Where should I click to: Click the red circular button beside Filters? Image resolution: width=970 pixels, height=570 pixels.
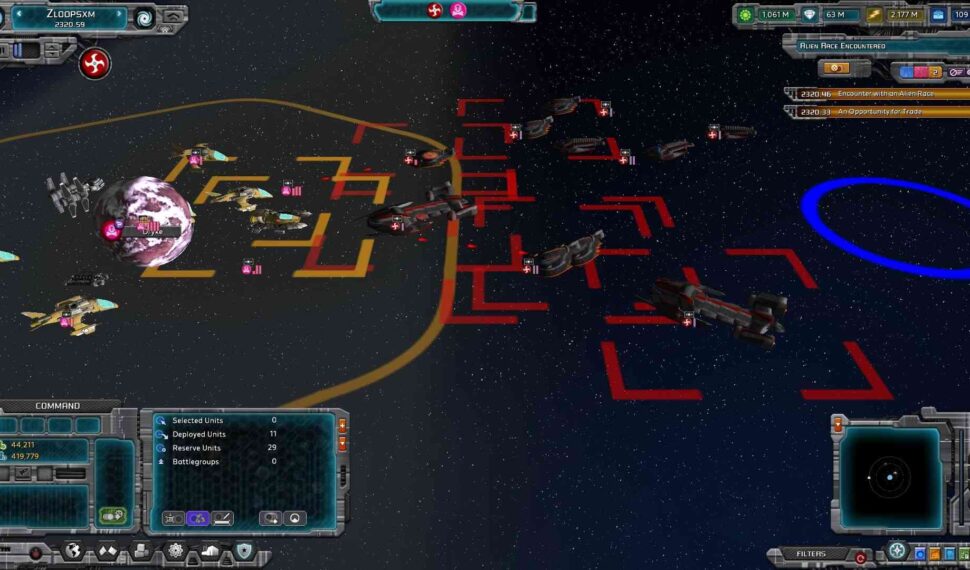click(859, 556)
